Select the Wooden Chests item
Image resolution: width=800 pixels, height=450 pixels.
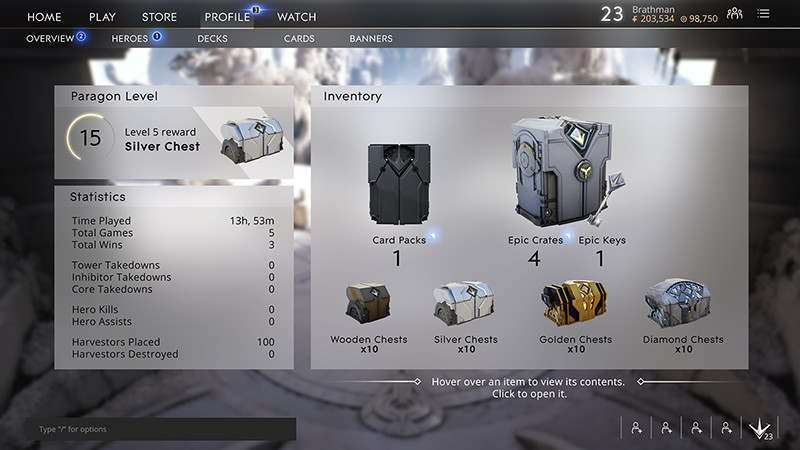pos(368,305)
